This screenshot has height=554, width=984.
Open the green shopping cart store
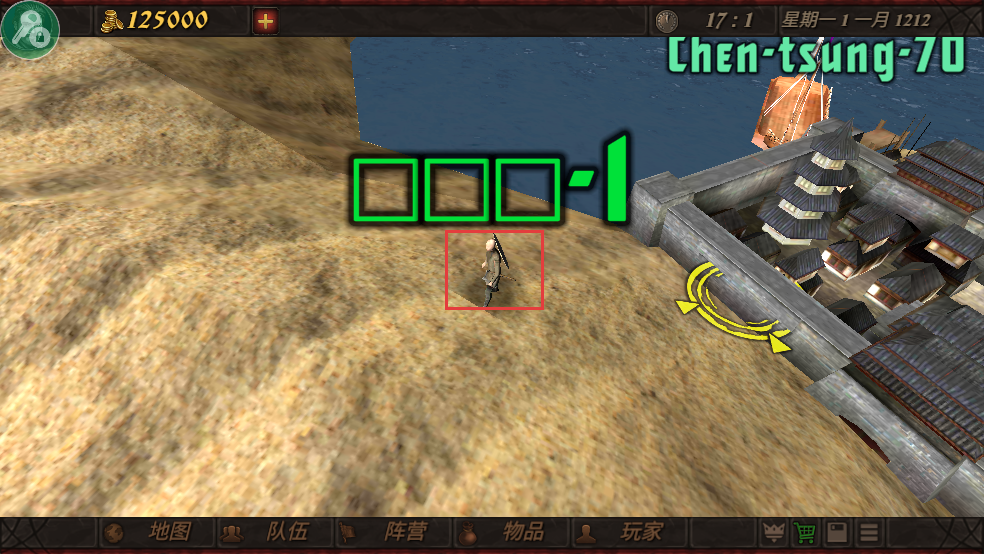tap(805, 532)
